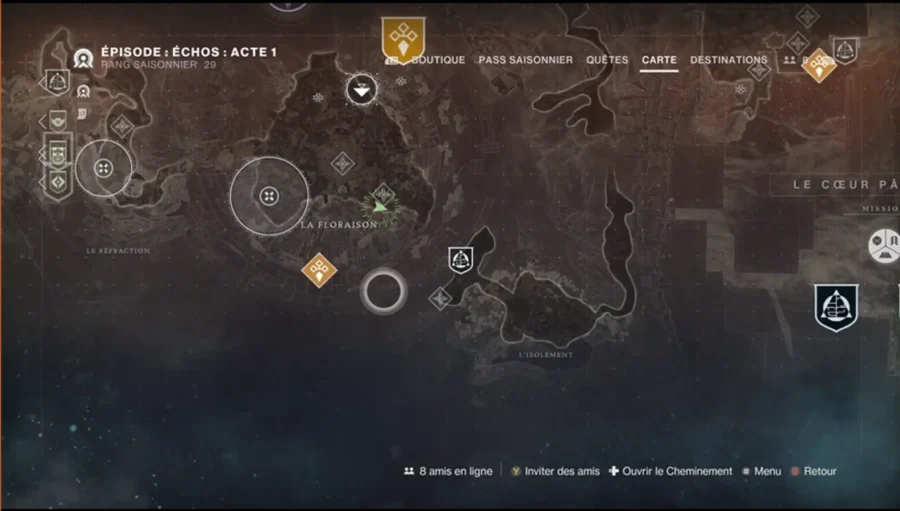Select the public event circle above Le Réfraction
Viewport: 900px width, 511px height.
click(103, 168)
